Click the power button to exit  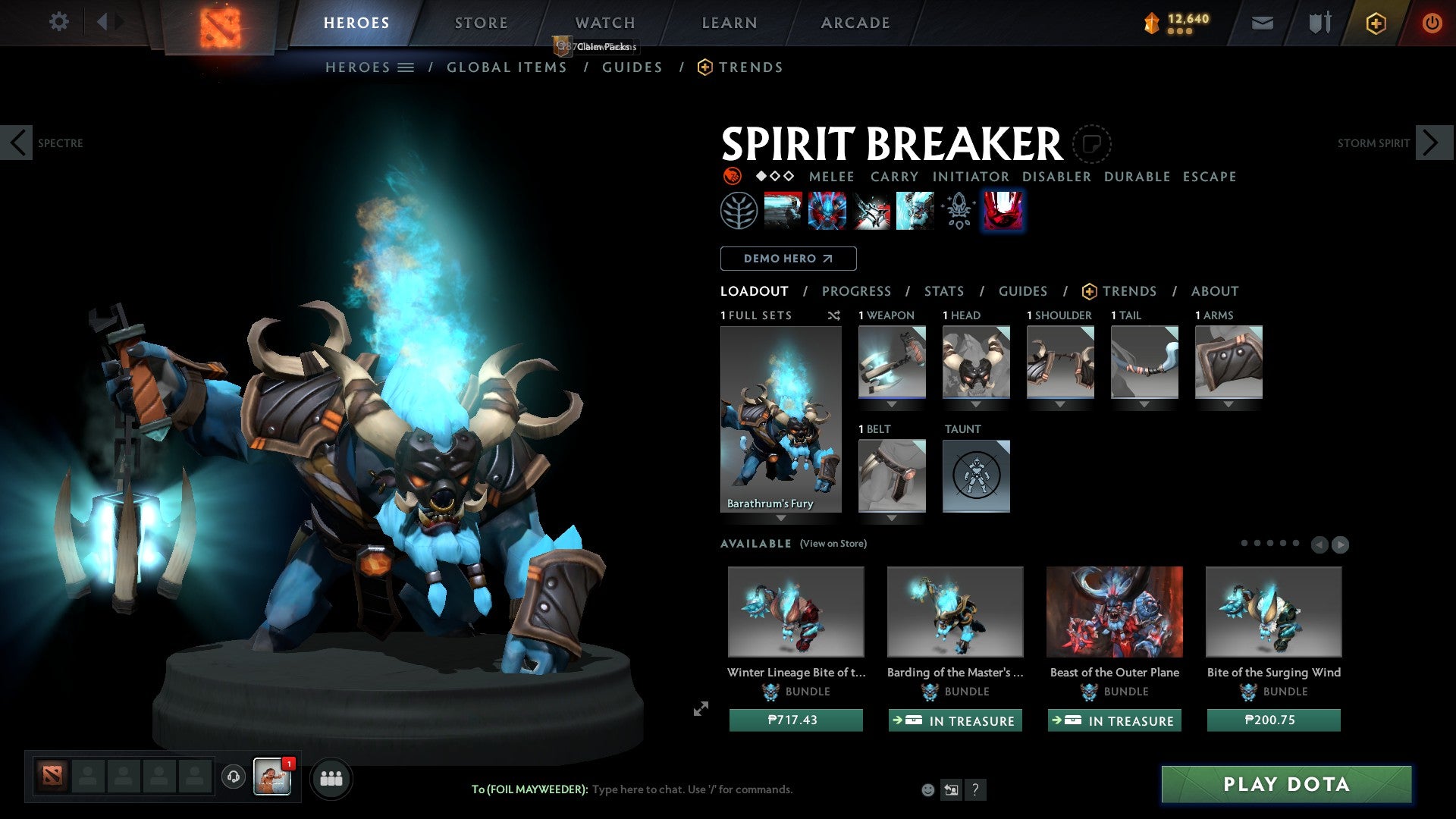point(1432,23)
